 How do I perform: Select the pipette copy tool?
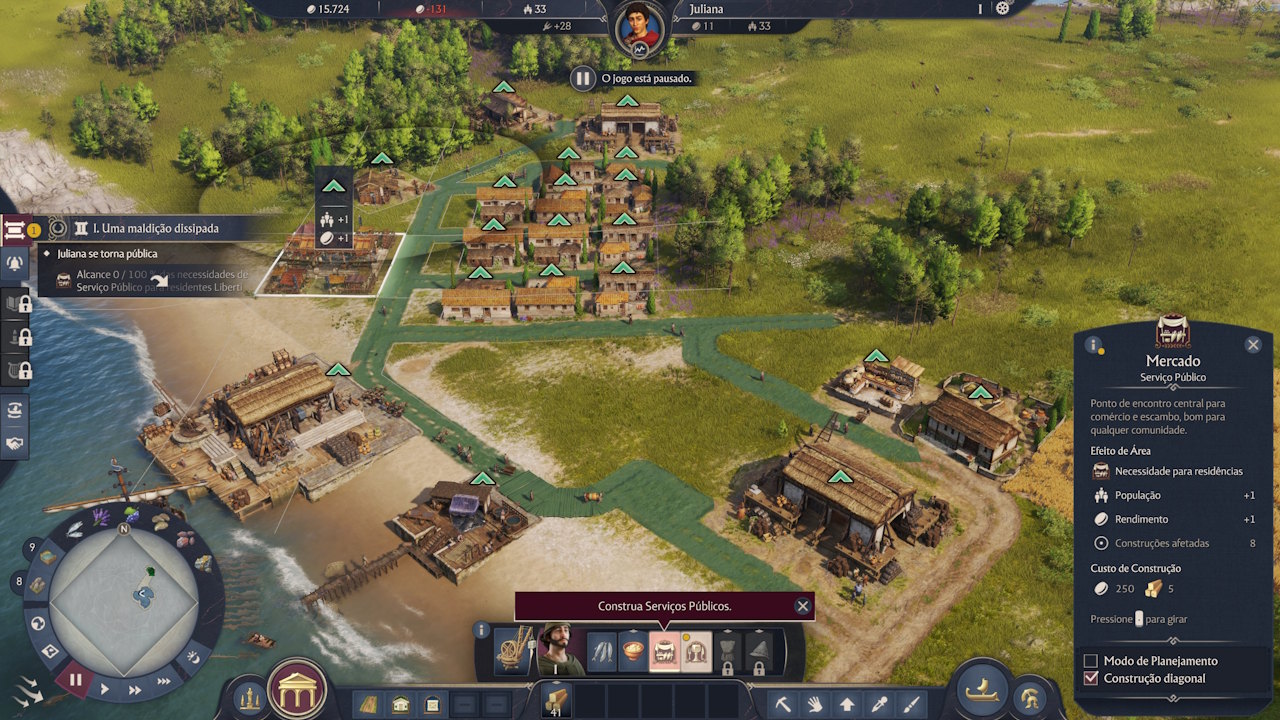(x=879, y=702)
